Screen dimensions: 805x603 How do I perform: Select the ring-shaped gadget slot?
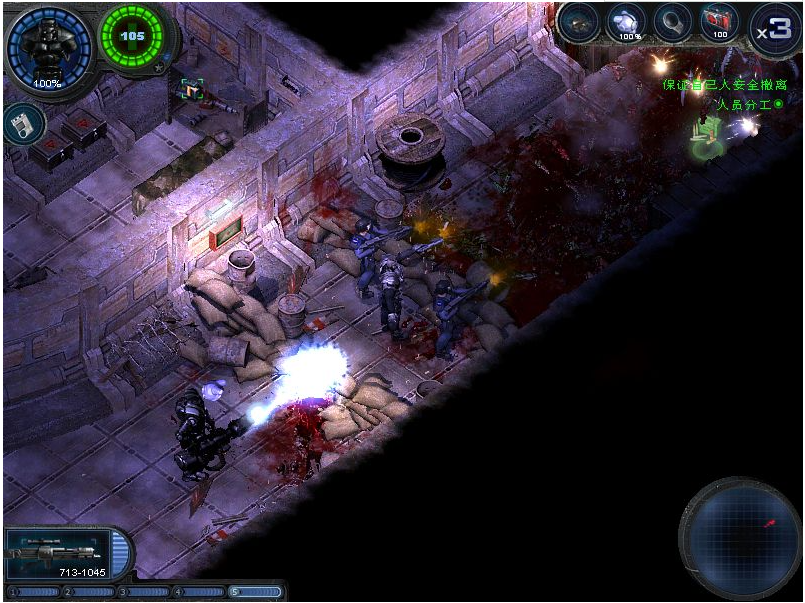tap(673, 23)
